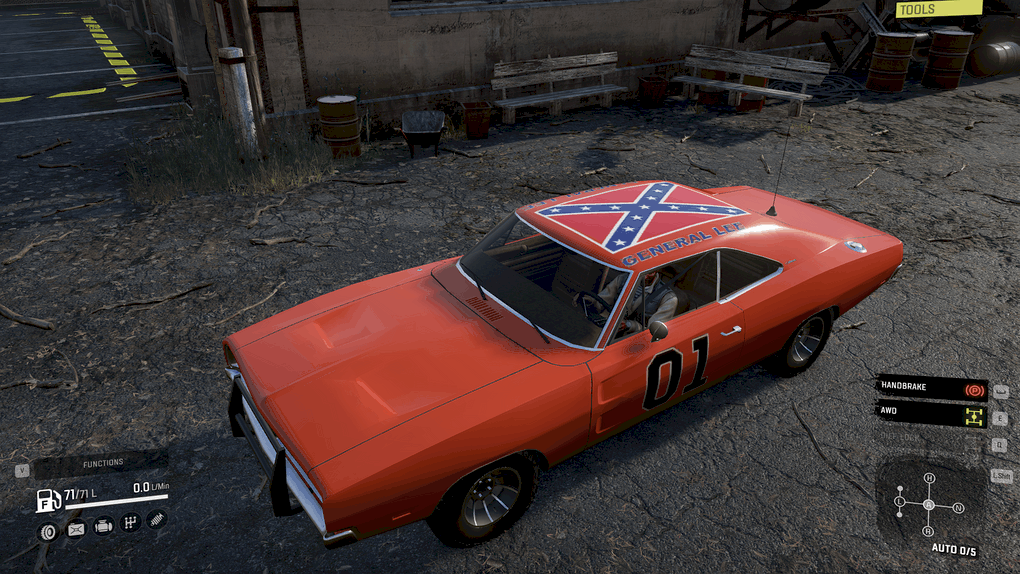This screenshot has height=574, width=1020.
Task: Shift into Reverse on the gear selector
Action: [x=928, y=531]
